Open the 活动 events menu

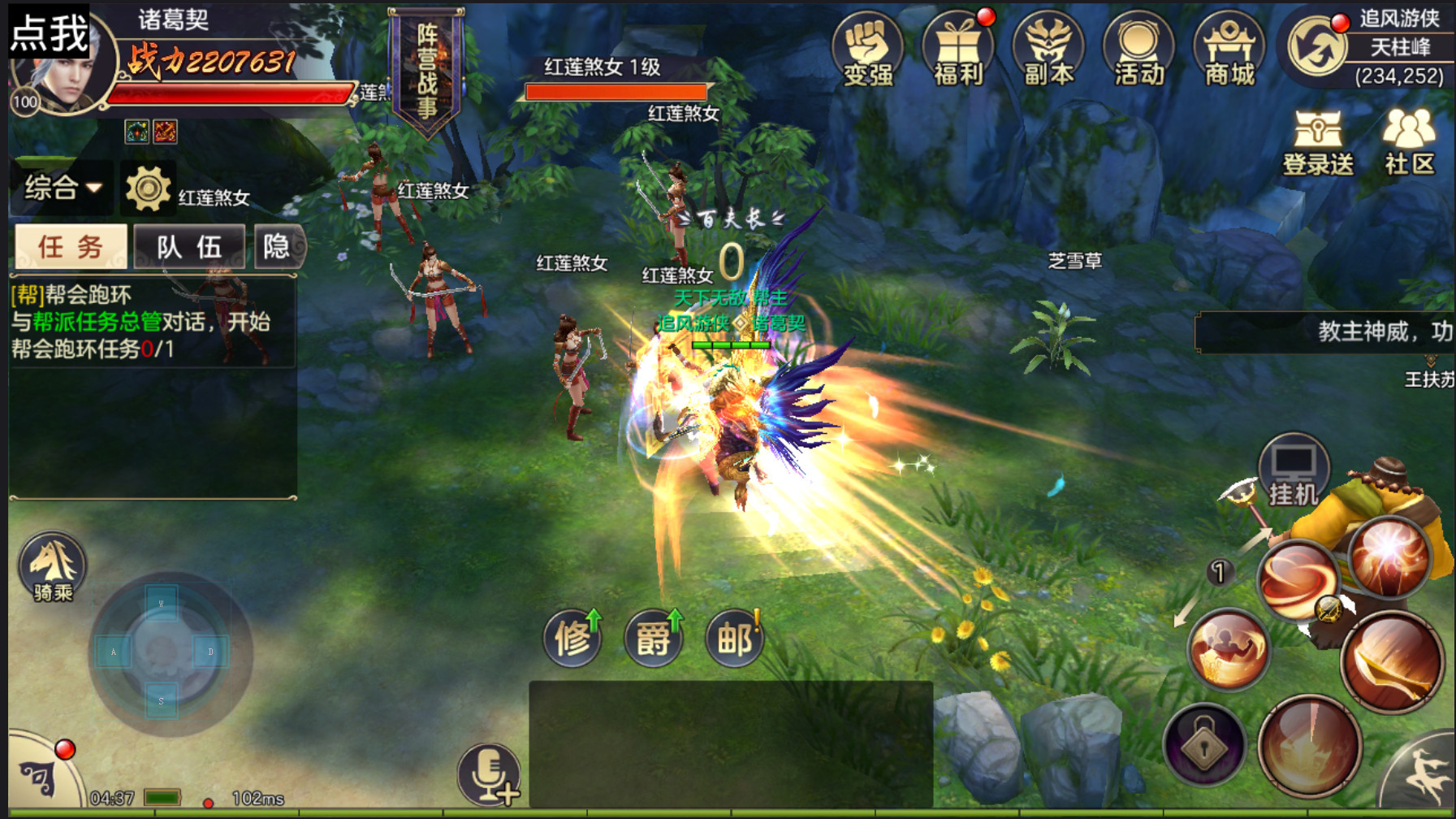click(x=1138, y=50)
